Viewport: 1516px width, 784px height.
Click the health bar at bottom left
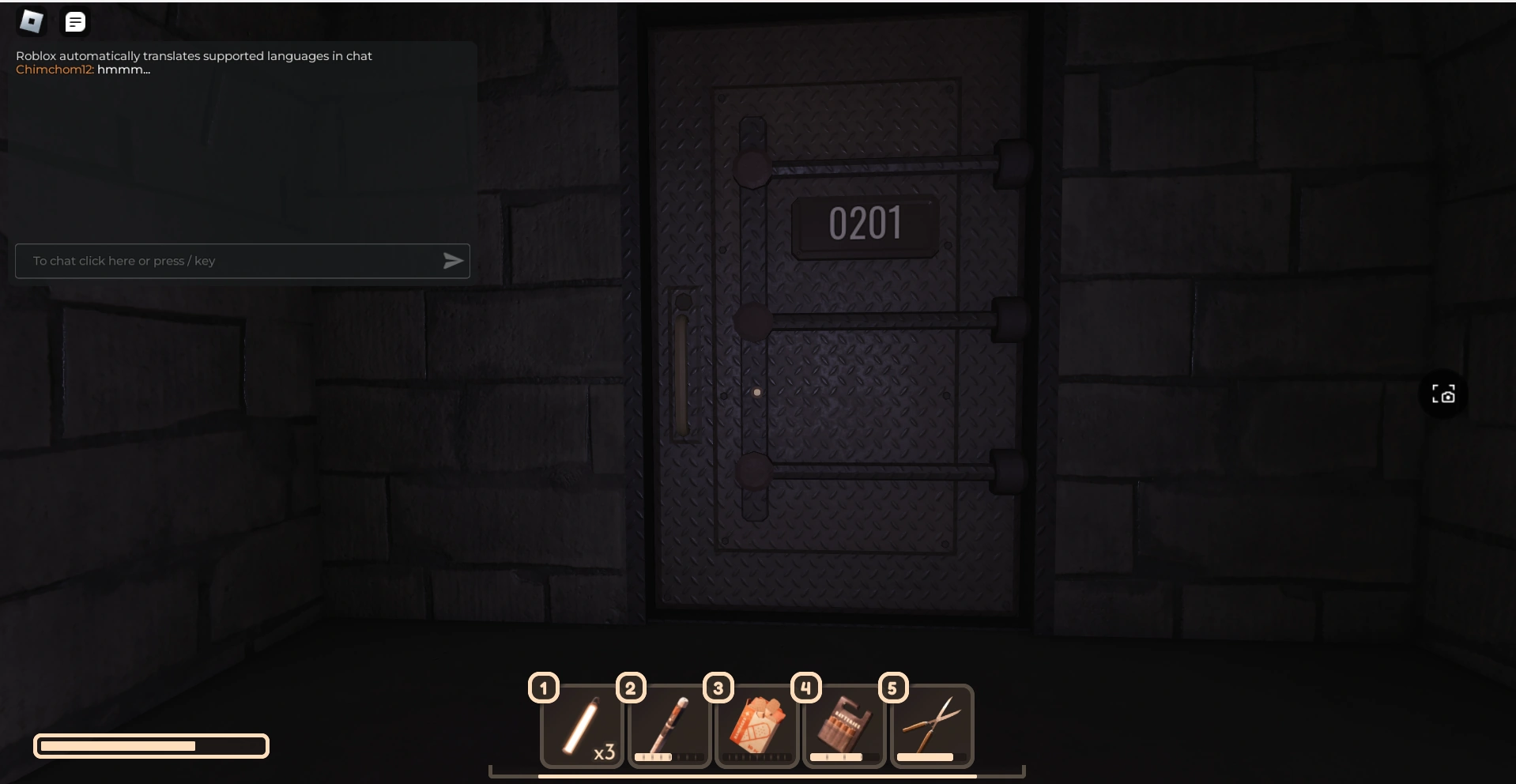pyautogui.click(x=151, y=745)
